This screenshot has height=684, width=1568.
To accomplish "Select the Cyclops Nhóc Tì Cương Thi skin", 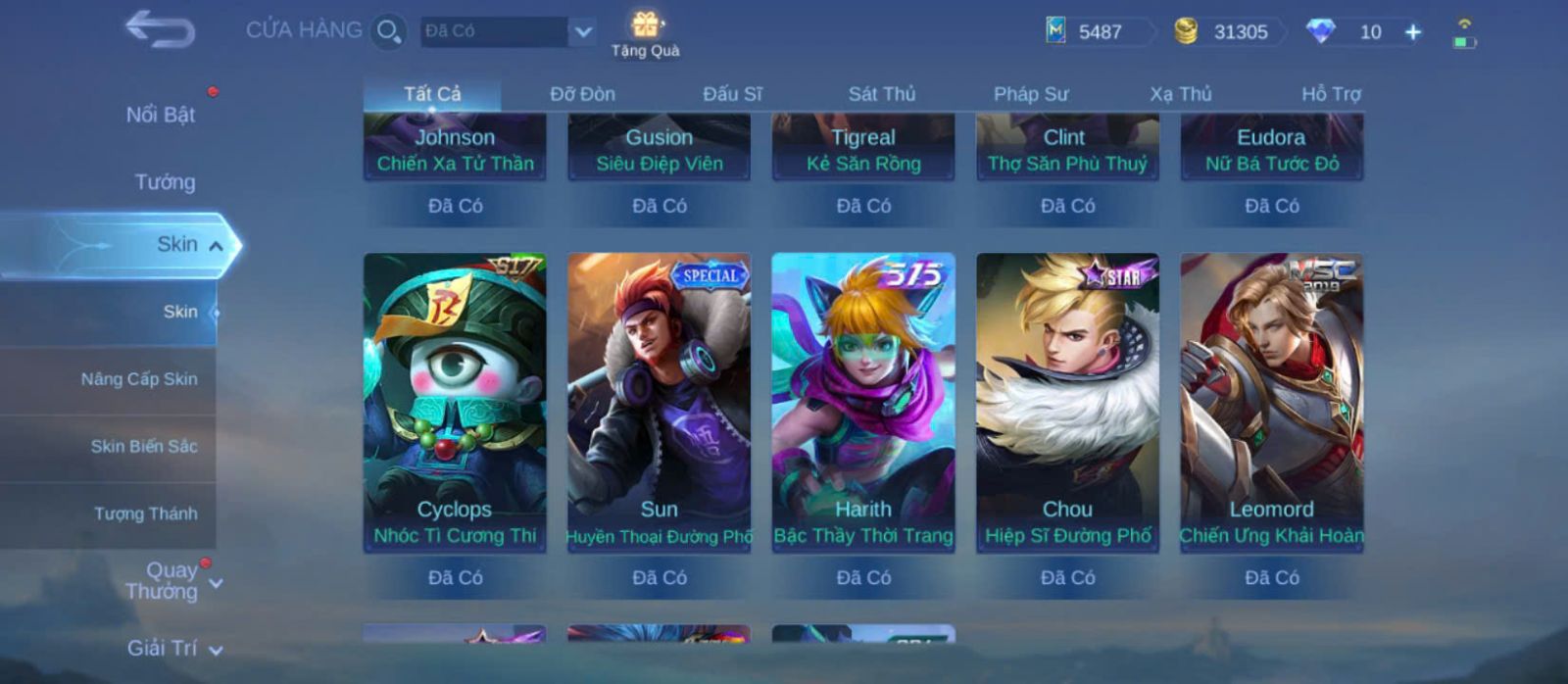I will [455, 402].
